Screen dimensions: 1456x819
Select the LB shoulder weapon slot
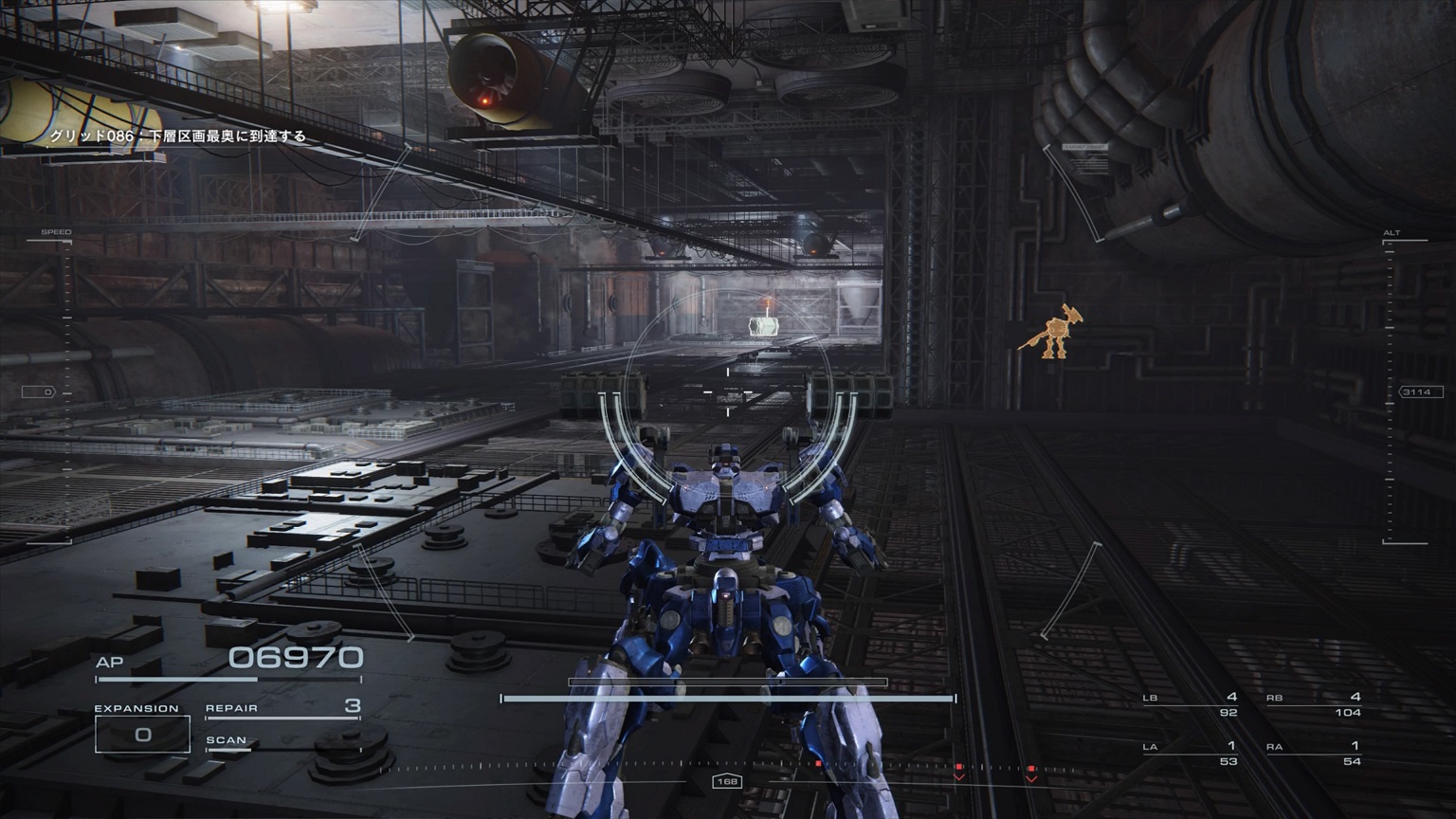[x=1191, y=704]
